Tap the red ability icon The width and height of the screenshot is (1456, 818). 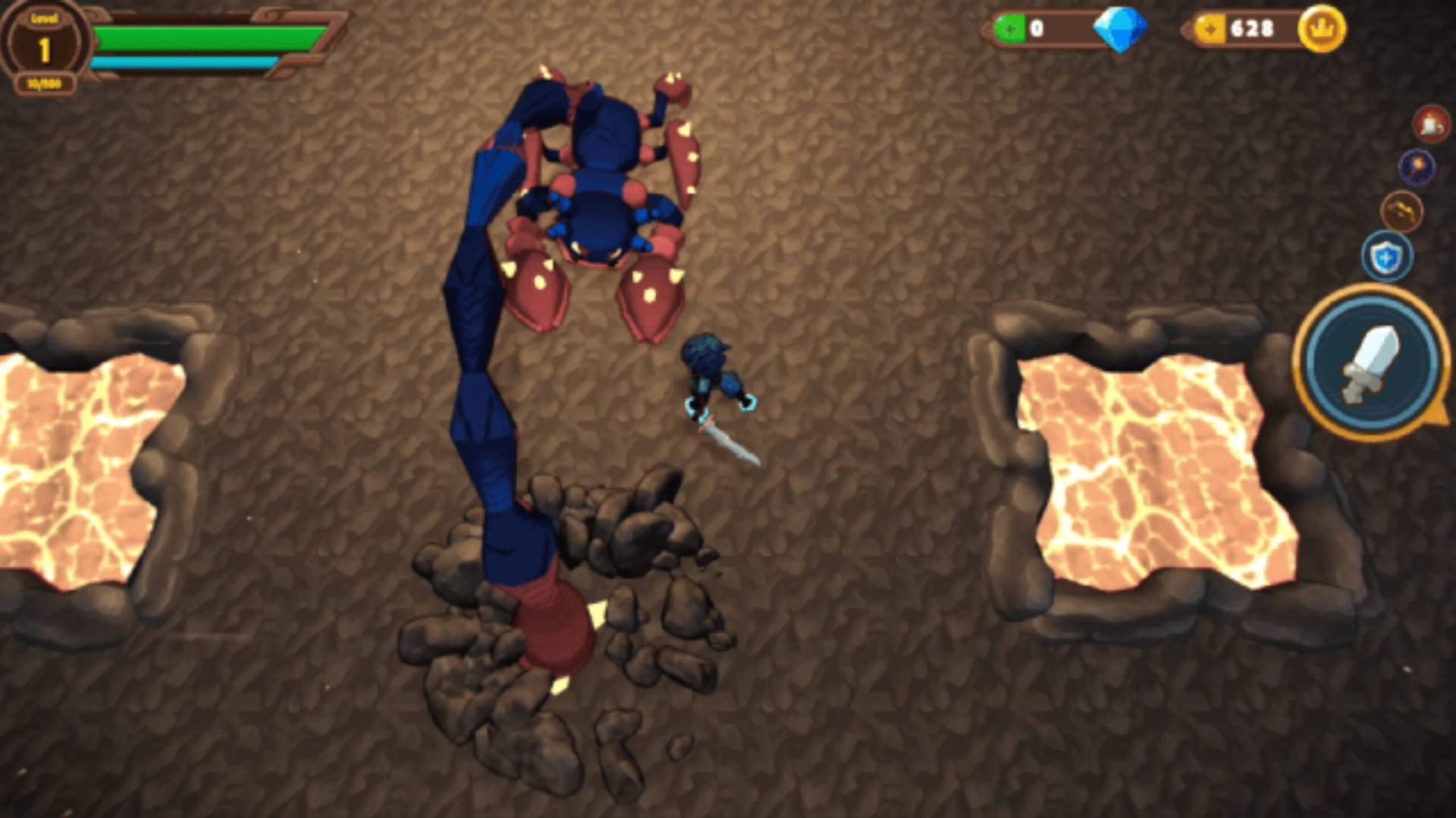coord(1431,124)
